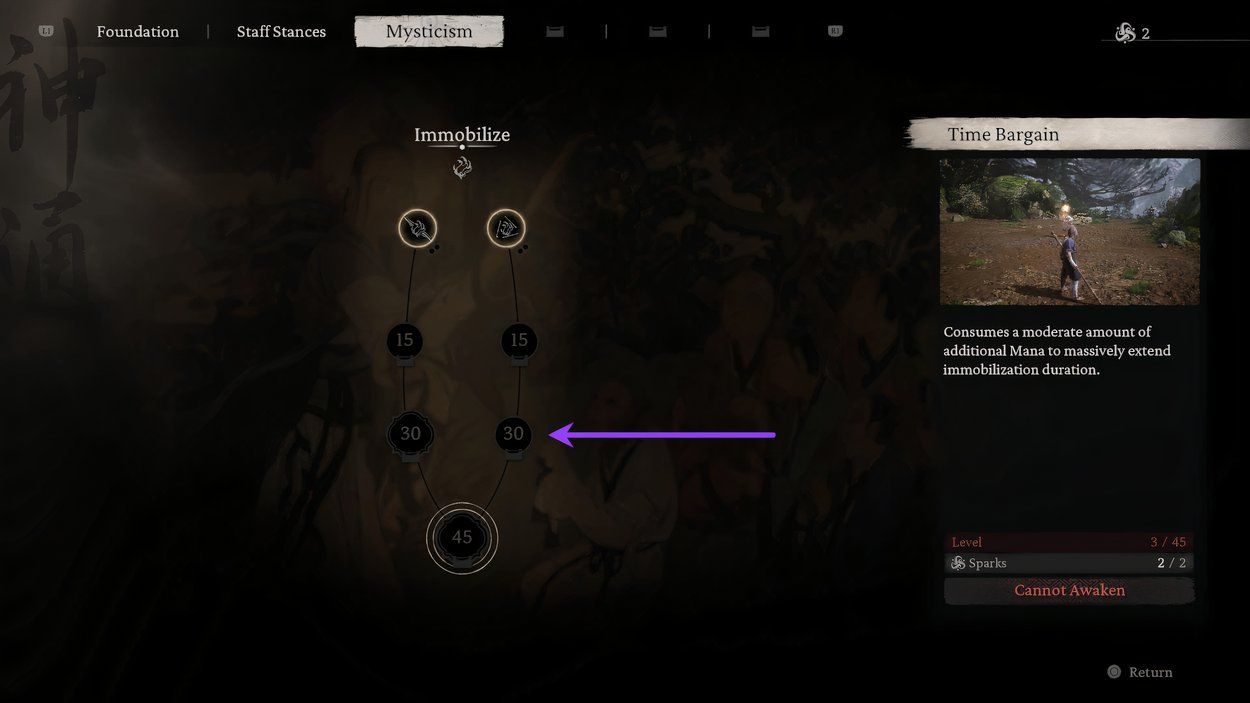Viewport: 1250px width, 703px height.
Task: Select the Mysticism tab
Action: 429,32
